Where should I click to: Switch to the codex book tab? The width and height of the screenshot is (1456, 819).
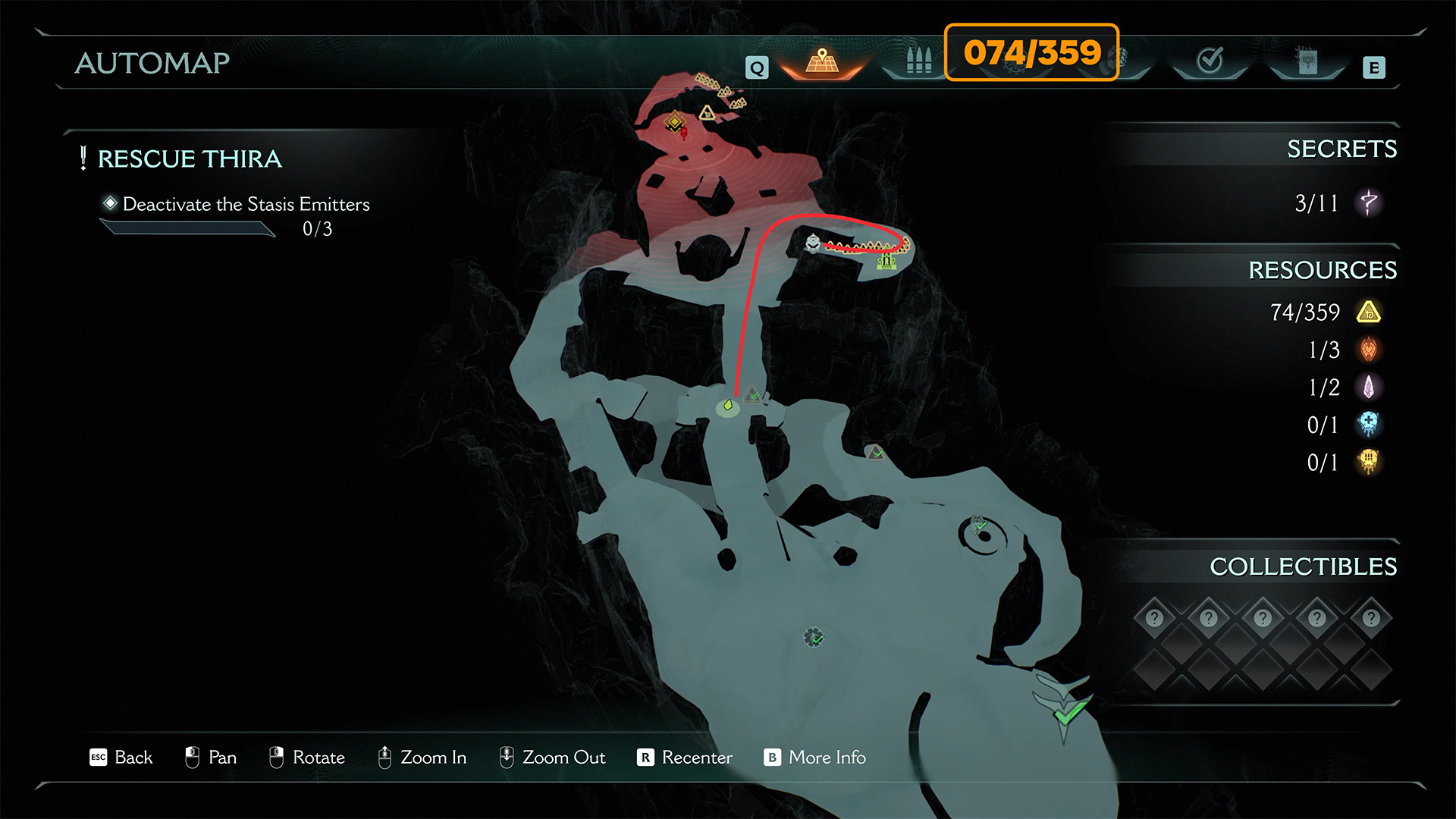pos(1307,62)
